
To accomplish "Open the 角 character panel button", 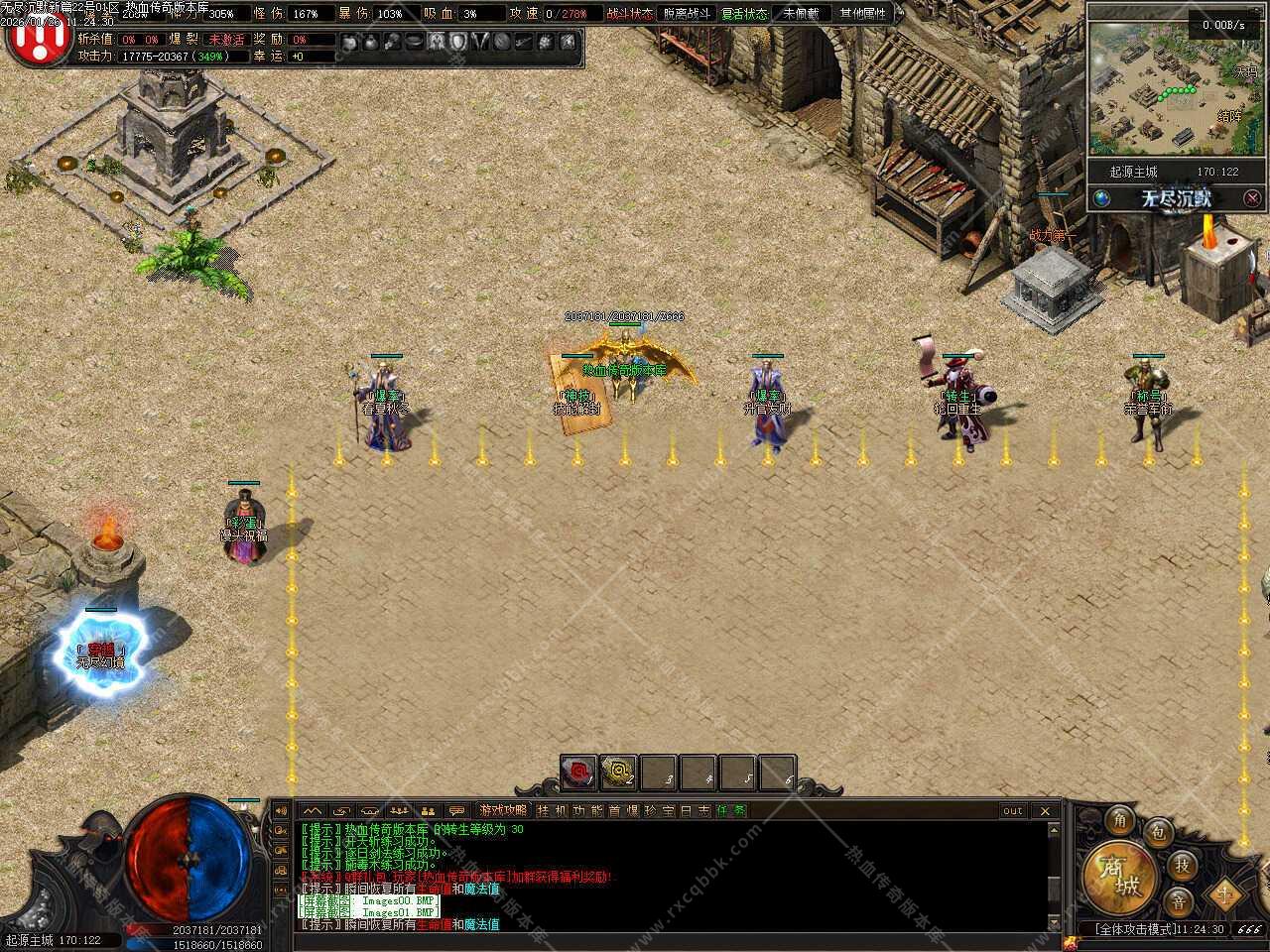I will (x=1120, y=820).
